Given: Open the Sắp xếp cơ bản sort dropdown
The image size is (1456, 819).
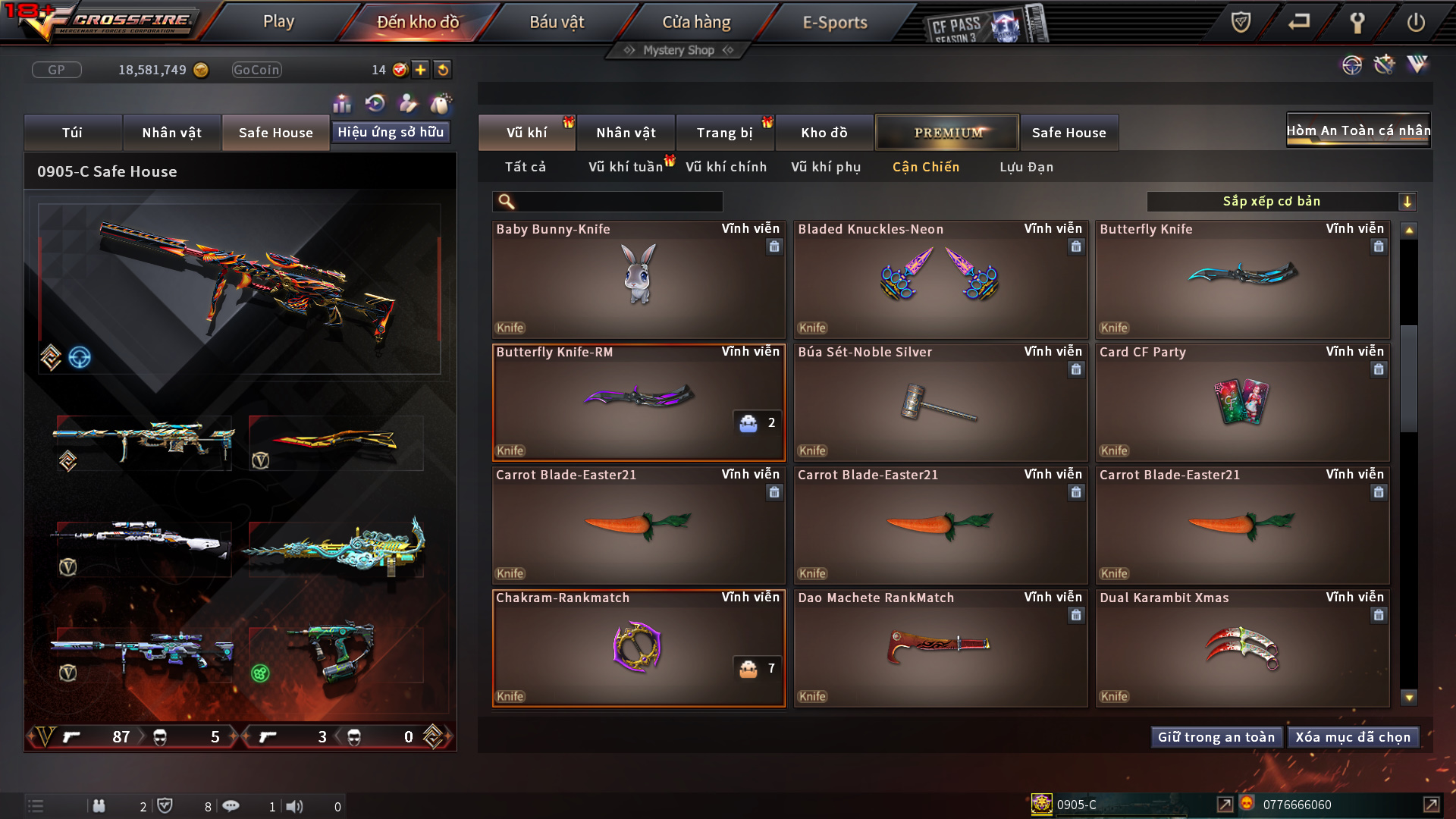Looking at the screenshot, I should [1282, 202].
